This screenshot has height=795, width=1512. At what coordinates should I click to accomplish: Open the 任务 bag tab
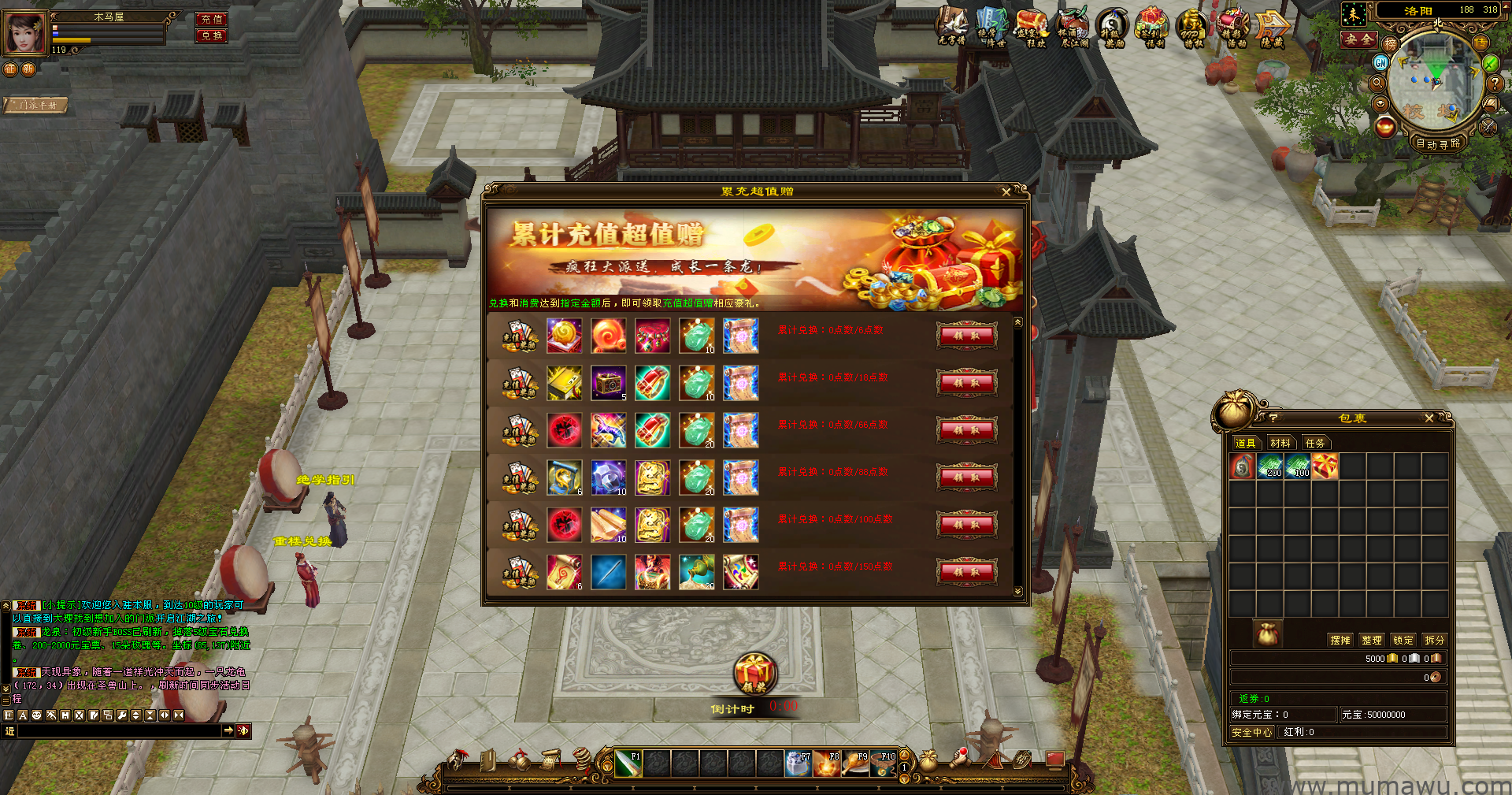[x=1315, y=443]
